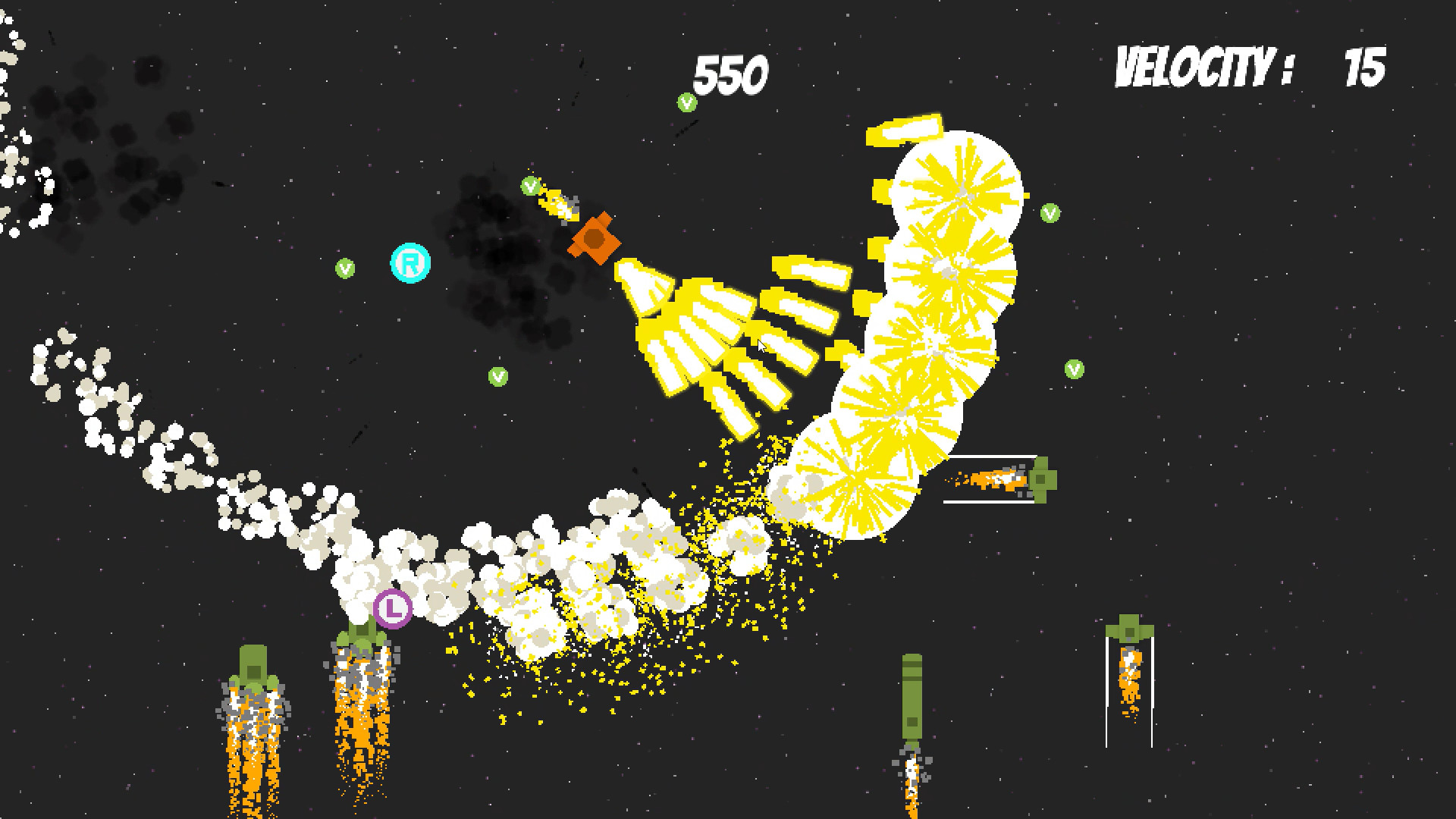Click the green missile flying sideways rightward

click(x=1043, y=480)
